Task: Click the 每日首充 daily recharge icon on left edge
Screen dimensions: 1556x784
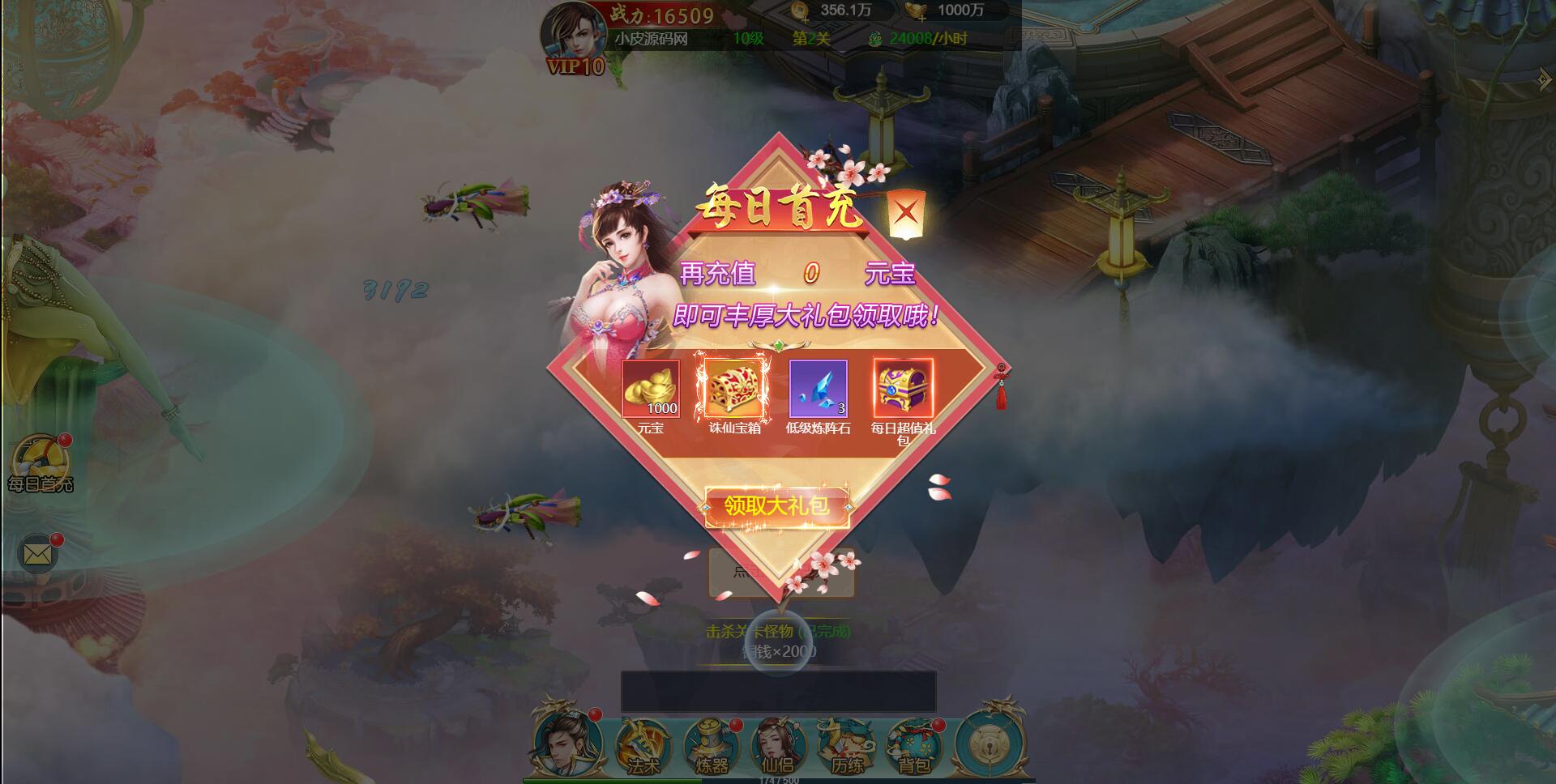Action: tap(39, 454)
